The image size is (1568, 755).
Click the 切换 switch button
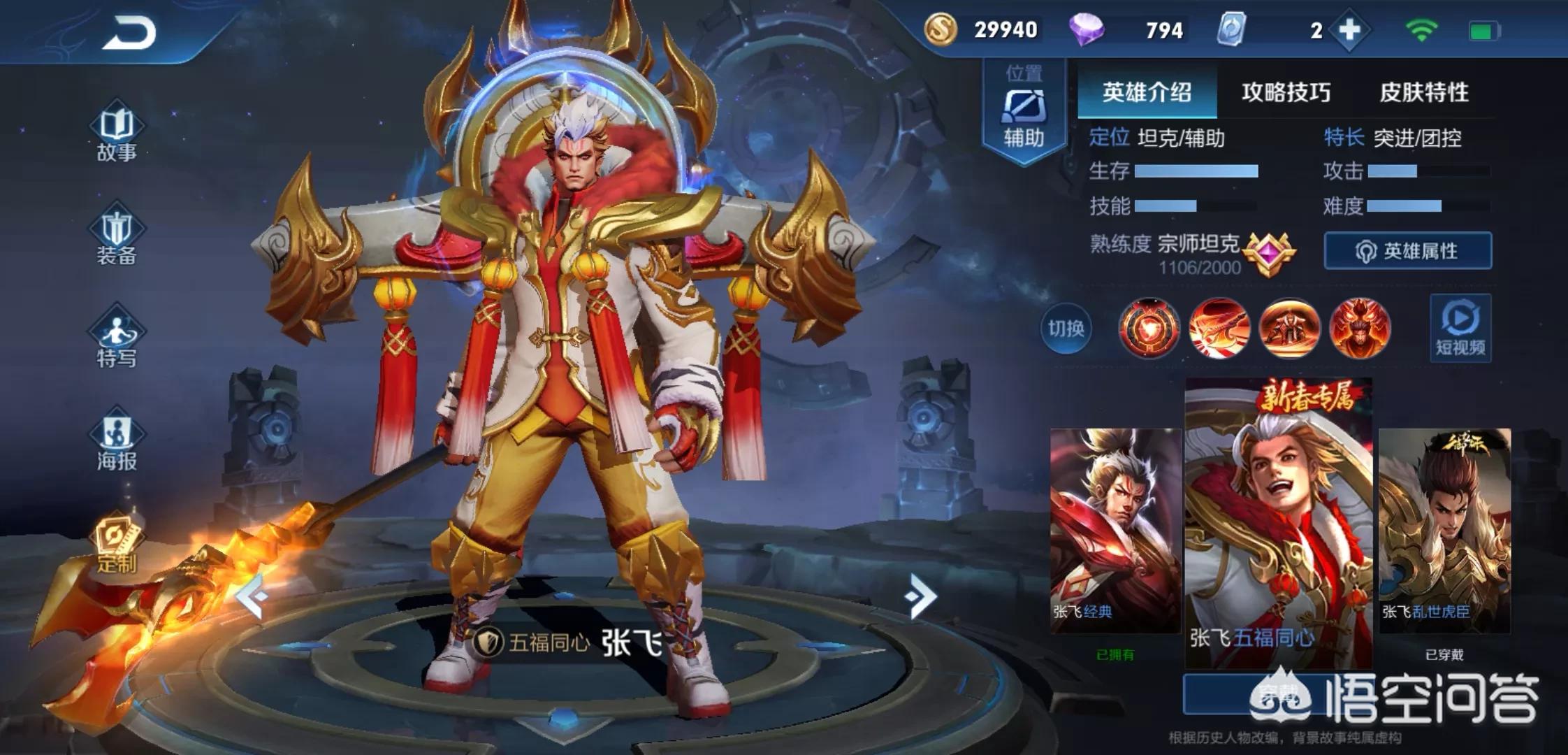(1066, 328)
